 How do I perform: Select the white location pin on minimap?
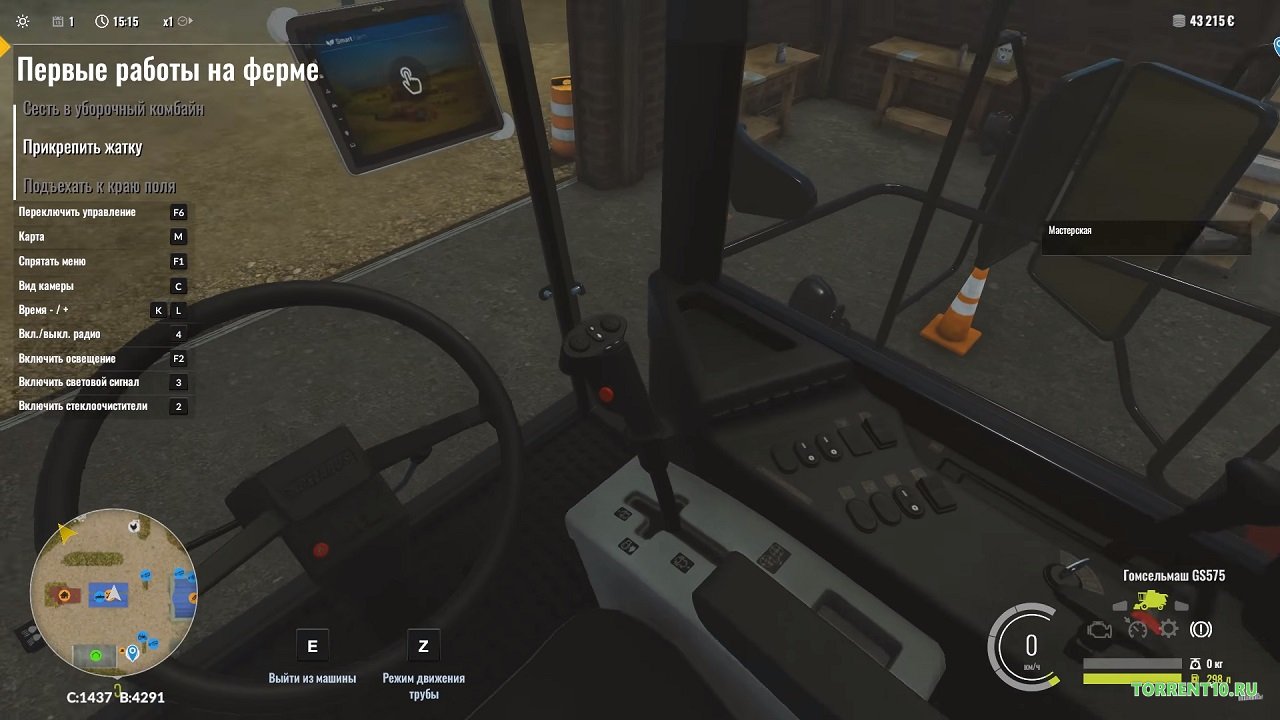(x=132, y=653)
